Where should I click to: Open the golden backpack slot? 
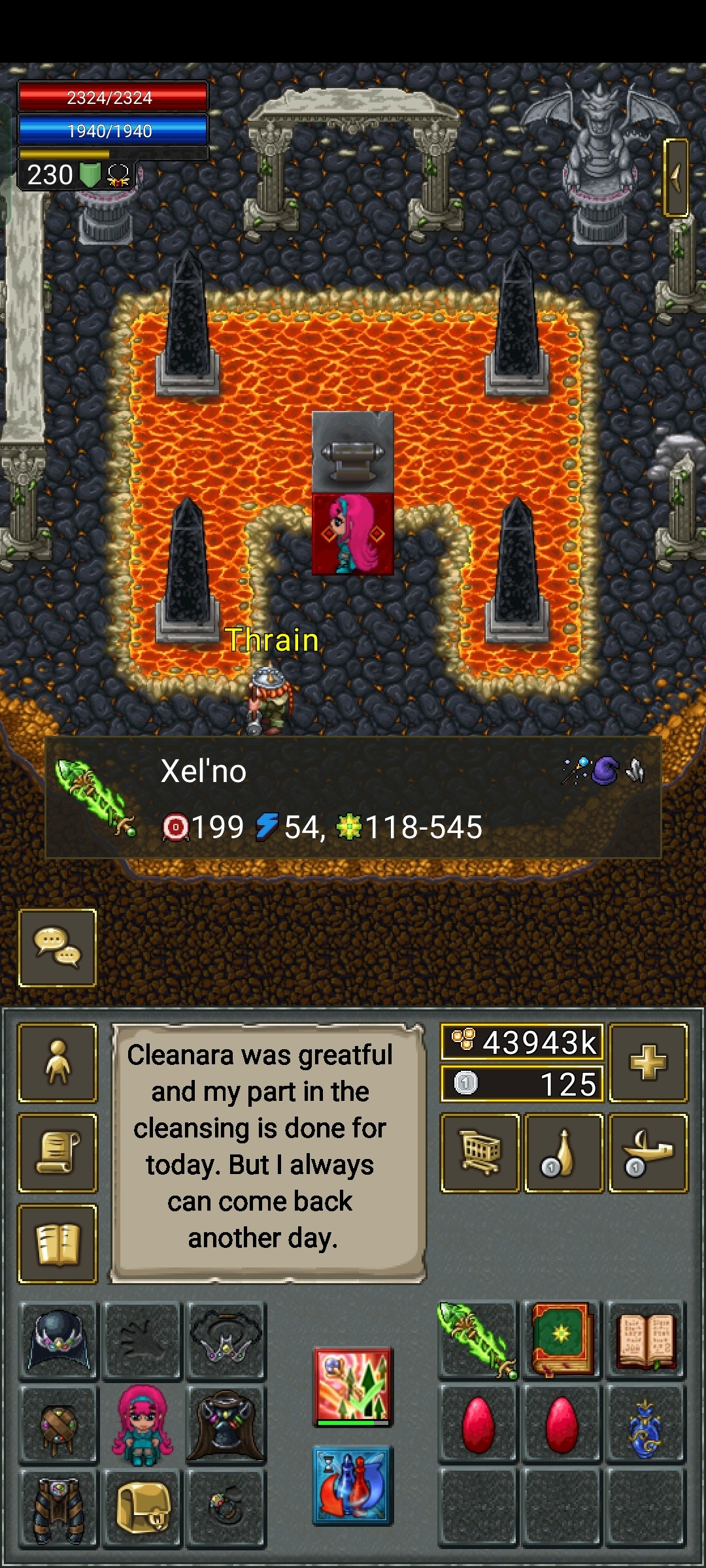[143, 1508]
